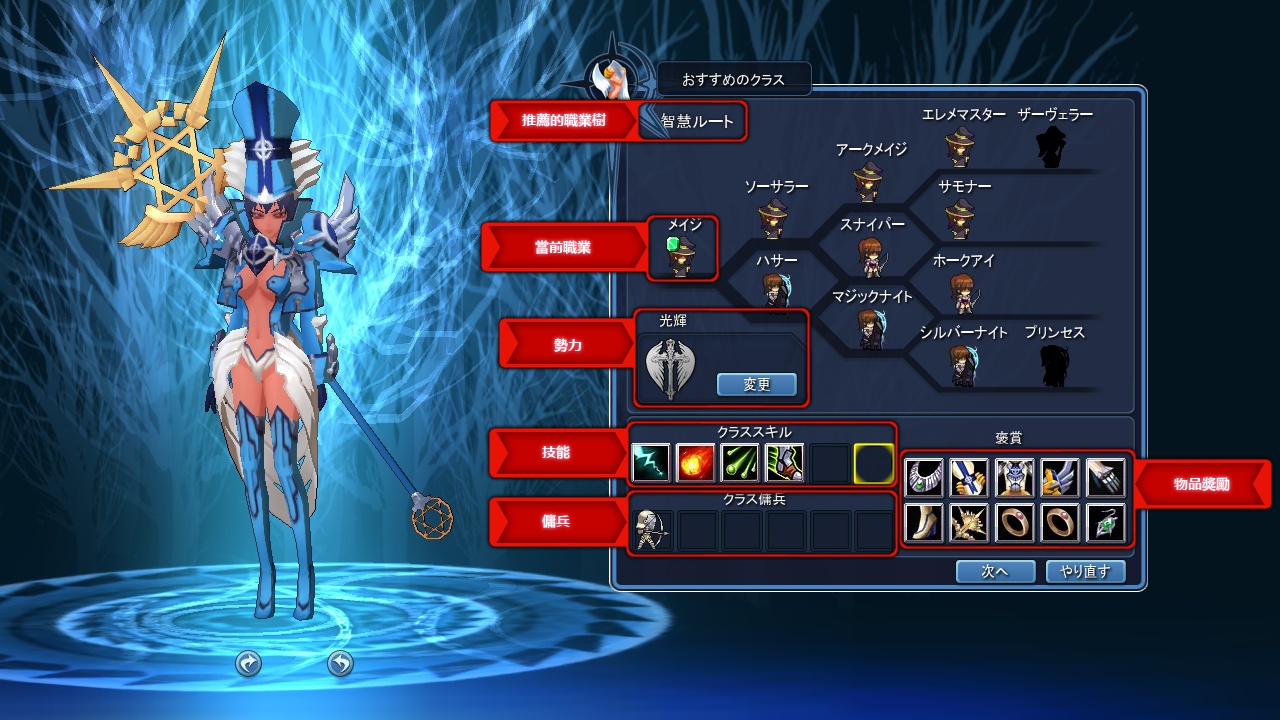Viewport: 1280px width, 720px height.
Task: Select the lightning bolt class skill
Action: 651,463
